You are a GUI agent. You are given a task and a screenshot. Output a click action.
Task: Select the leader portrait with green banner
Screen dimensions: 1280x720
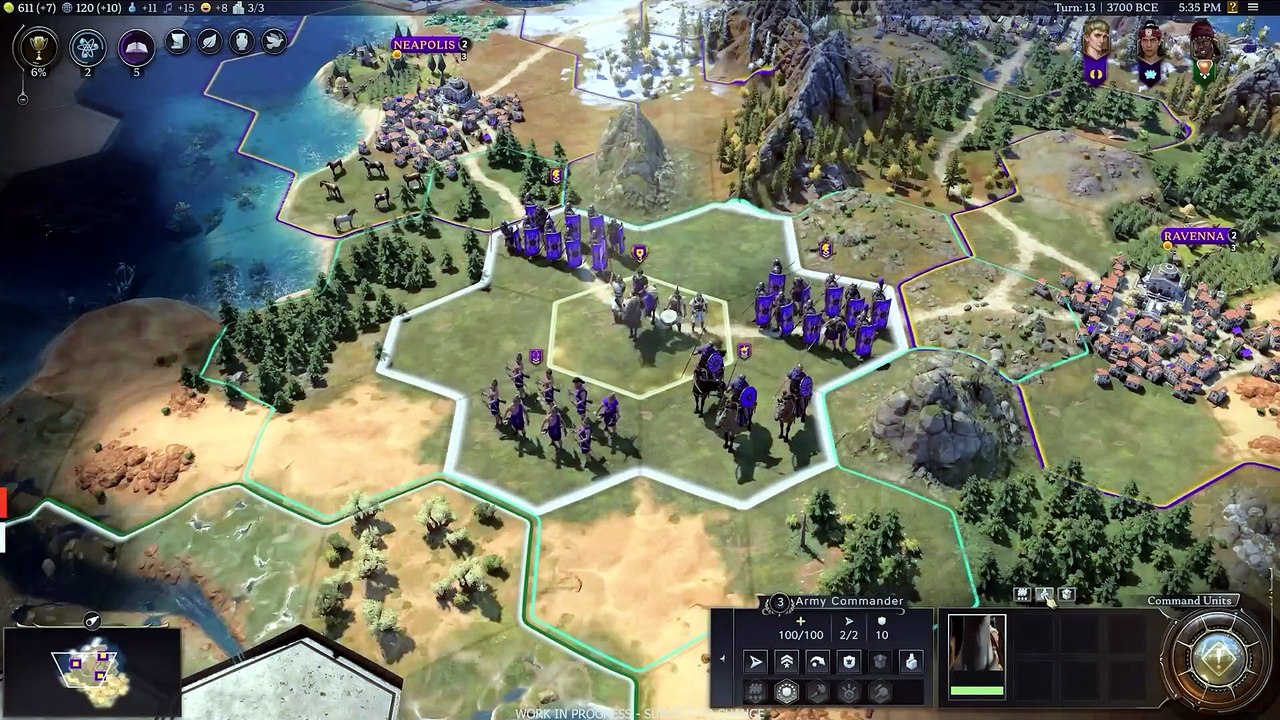1204,50
